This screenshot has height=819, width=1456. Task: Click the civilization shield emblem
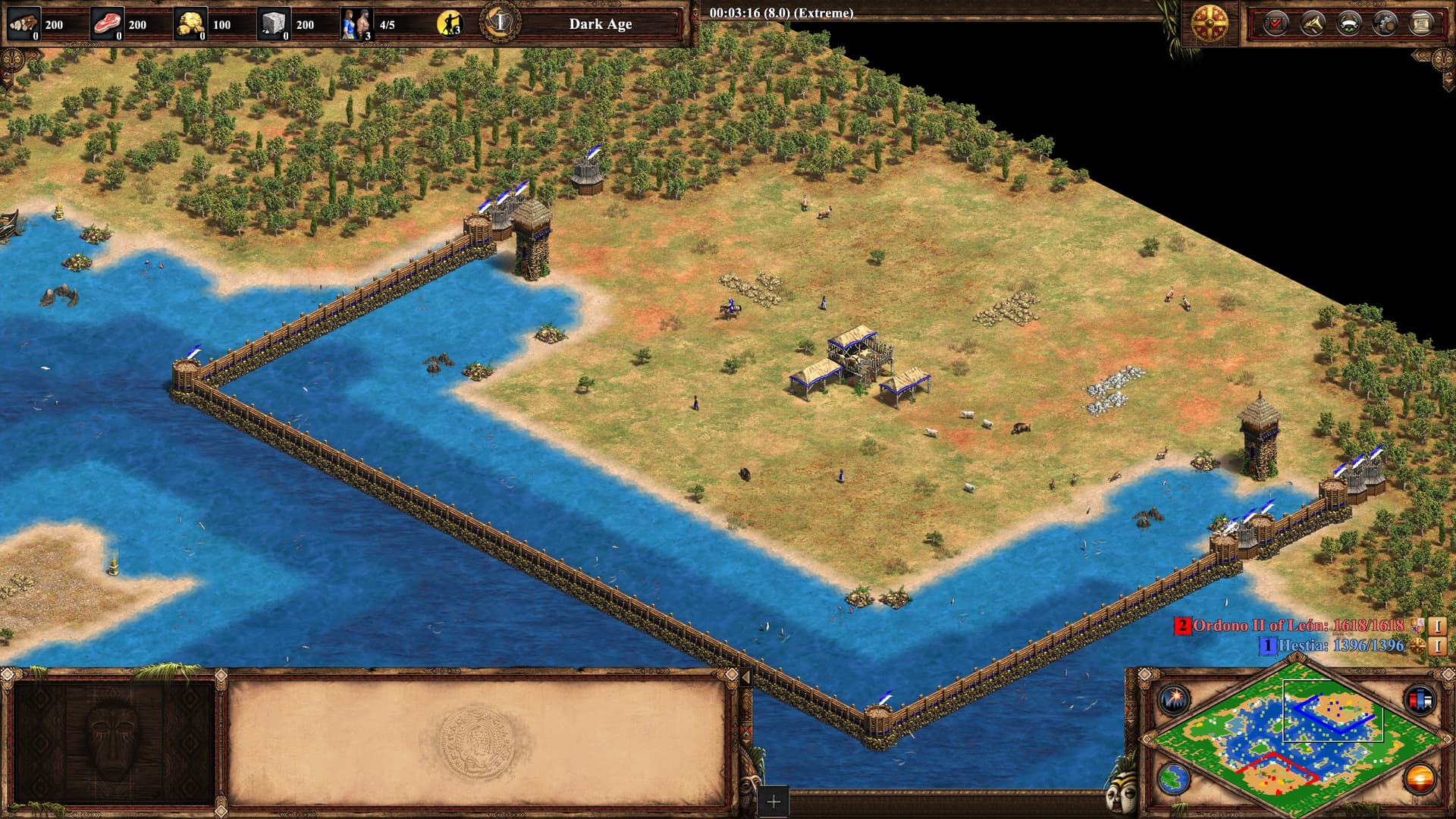click(1210, 24)
